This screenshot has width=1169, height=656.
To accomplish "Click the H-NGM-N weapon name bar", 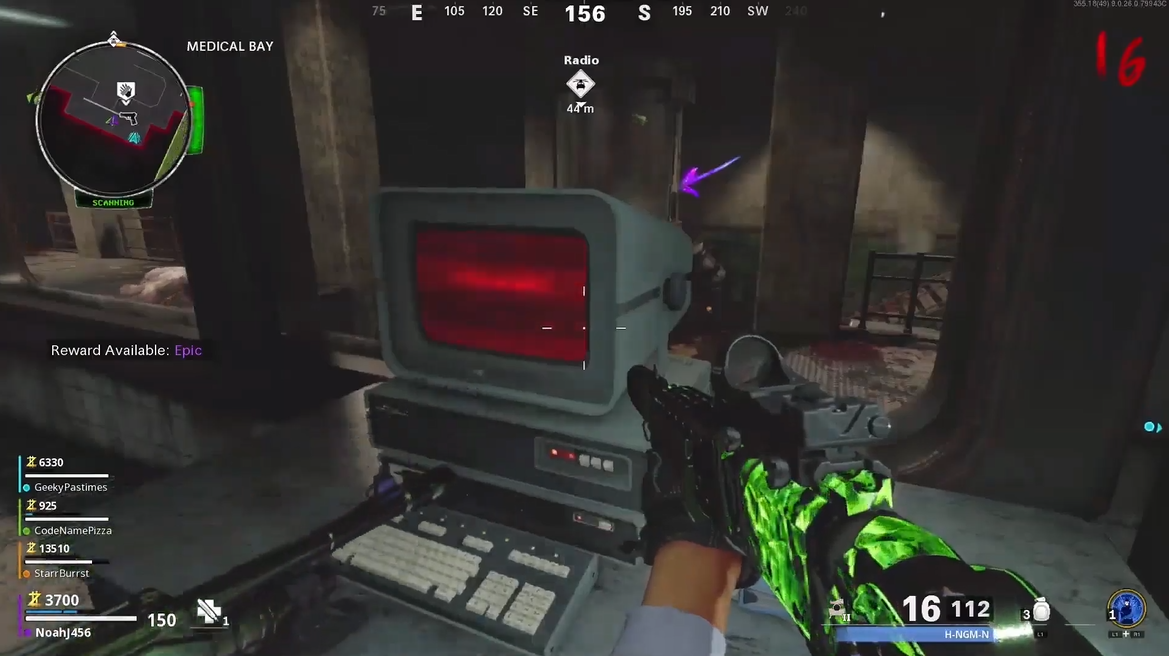I will click(966, 634).
